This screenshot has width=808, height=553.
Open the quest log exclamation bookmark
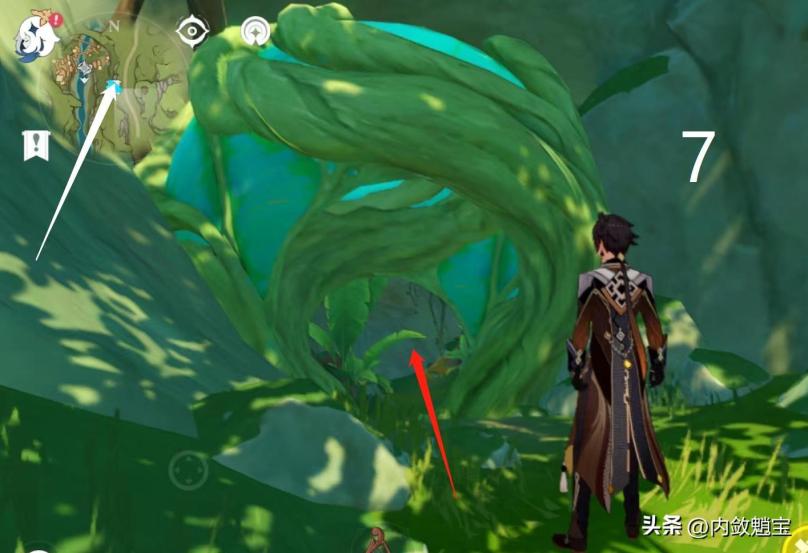36,145
